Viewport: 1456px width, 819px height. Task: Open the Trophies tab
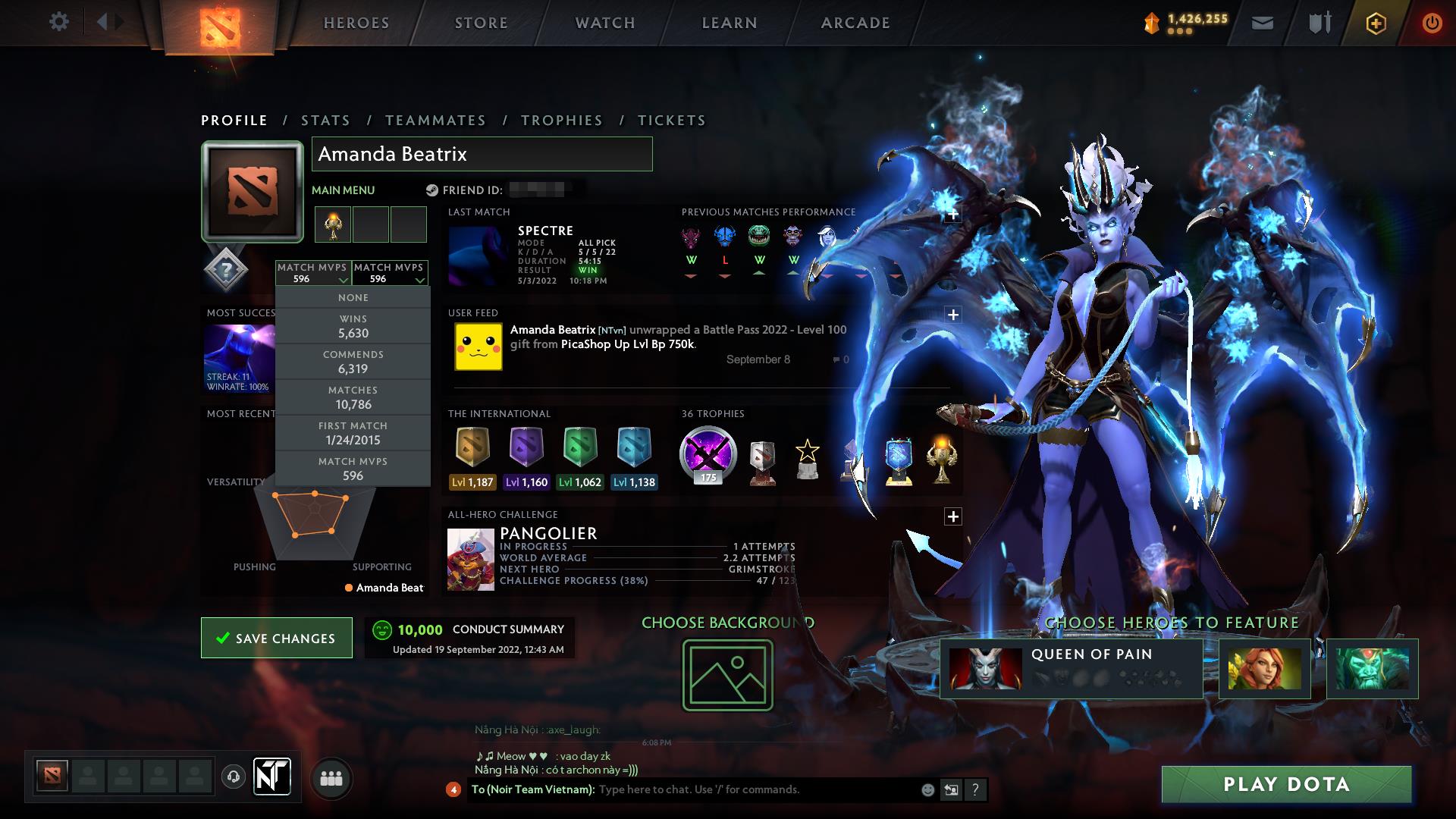tap(562, 121)
